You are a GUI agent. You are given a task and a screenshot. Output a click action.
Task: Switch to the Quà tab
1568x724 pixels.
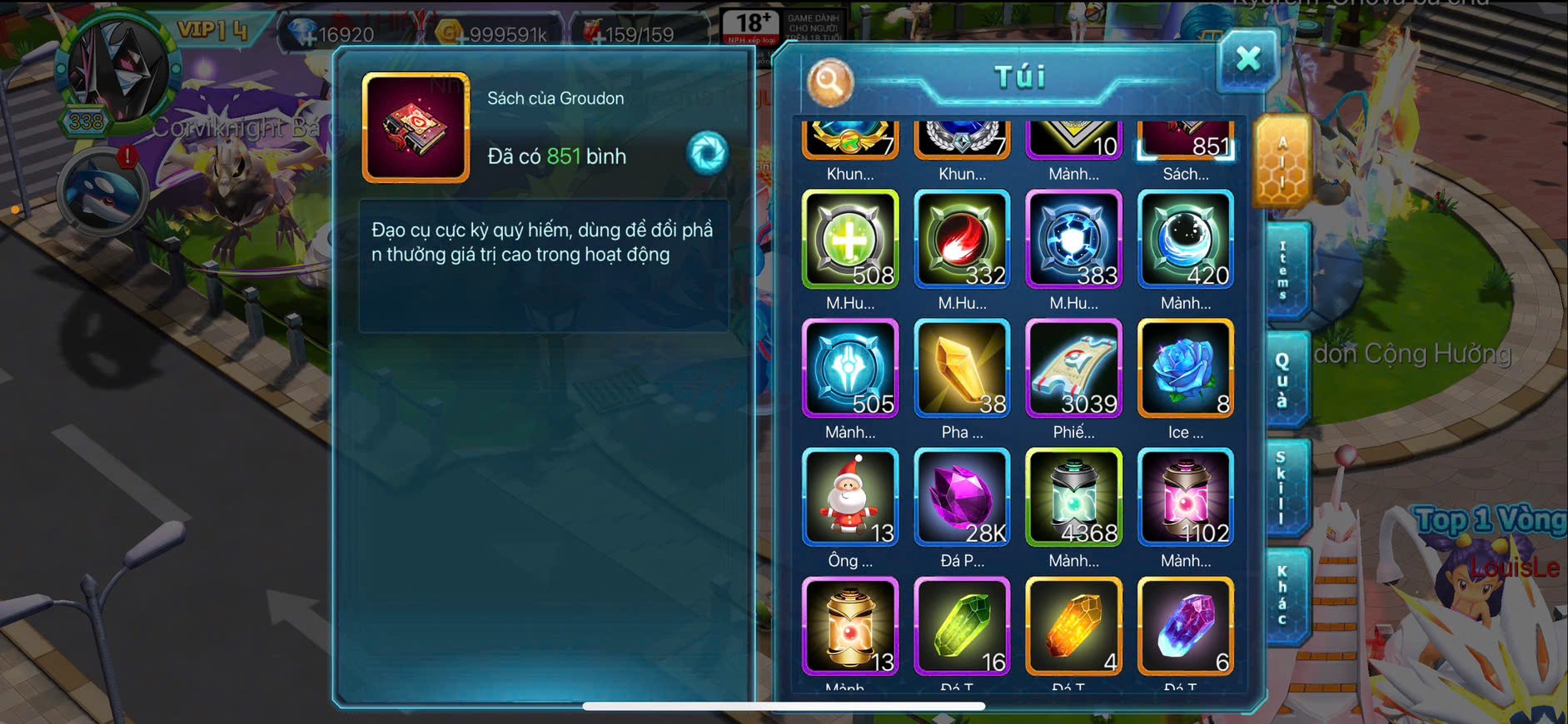tap(1283, 379)
